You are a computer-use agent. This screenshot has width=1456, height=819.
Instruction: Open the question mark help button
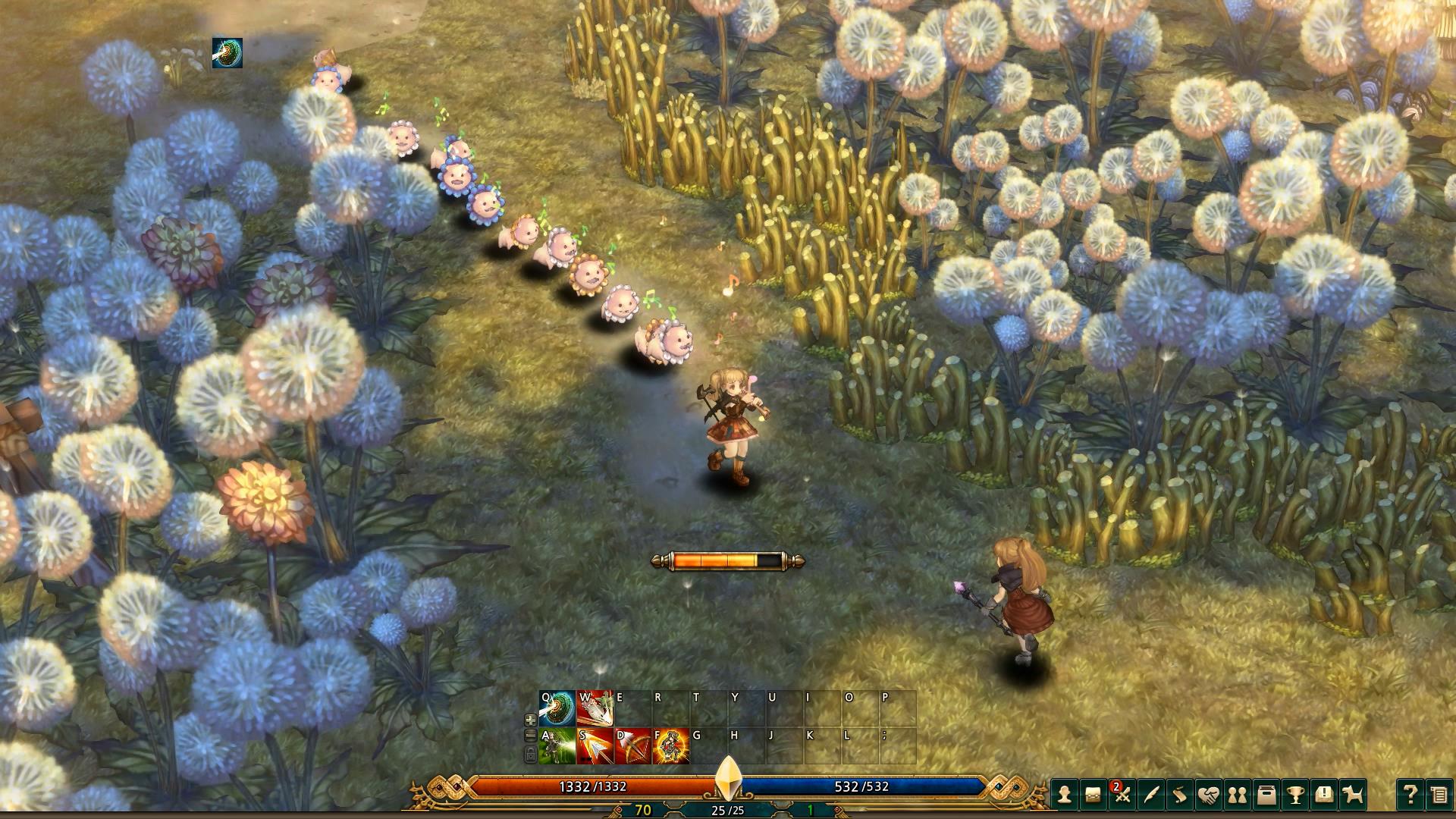[1410, 795]
